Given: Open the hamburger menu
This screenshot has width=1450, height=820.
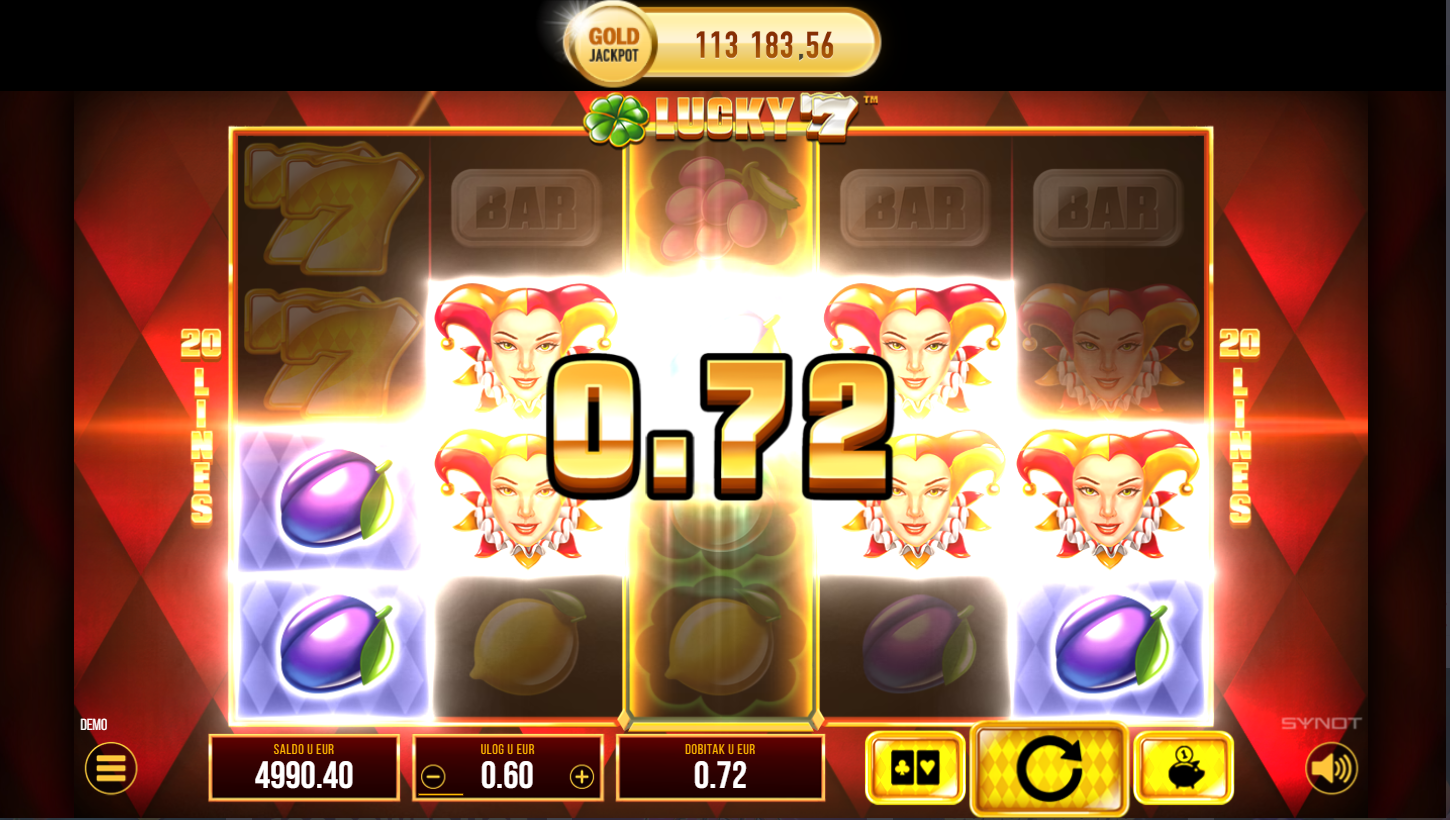Looking at the screenshot, I should 111,768.
